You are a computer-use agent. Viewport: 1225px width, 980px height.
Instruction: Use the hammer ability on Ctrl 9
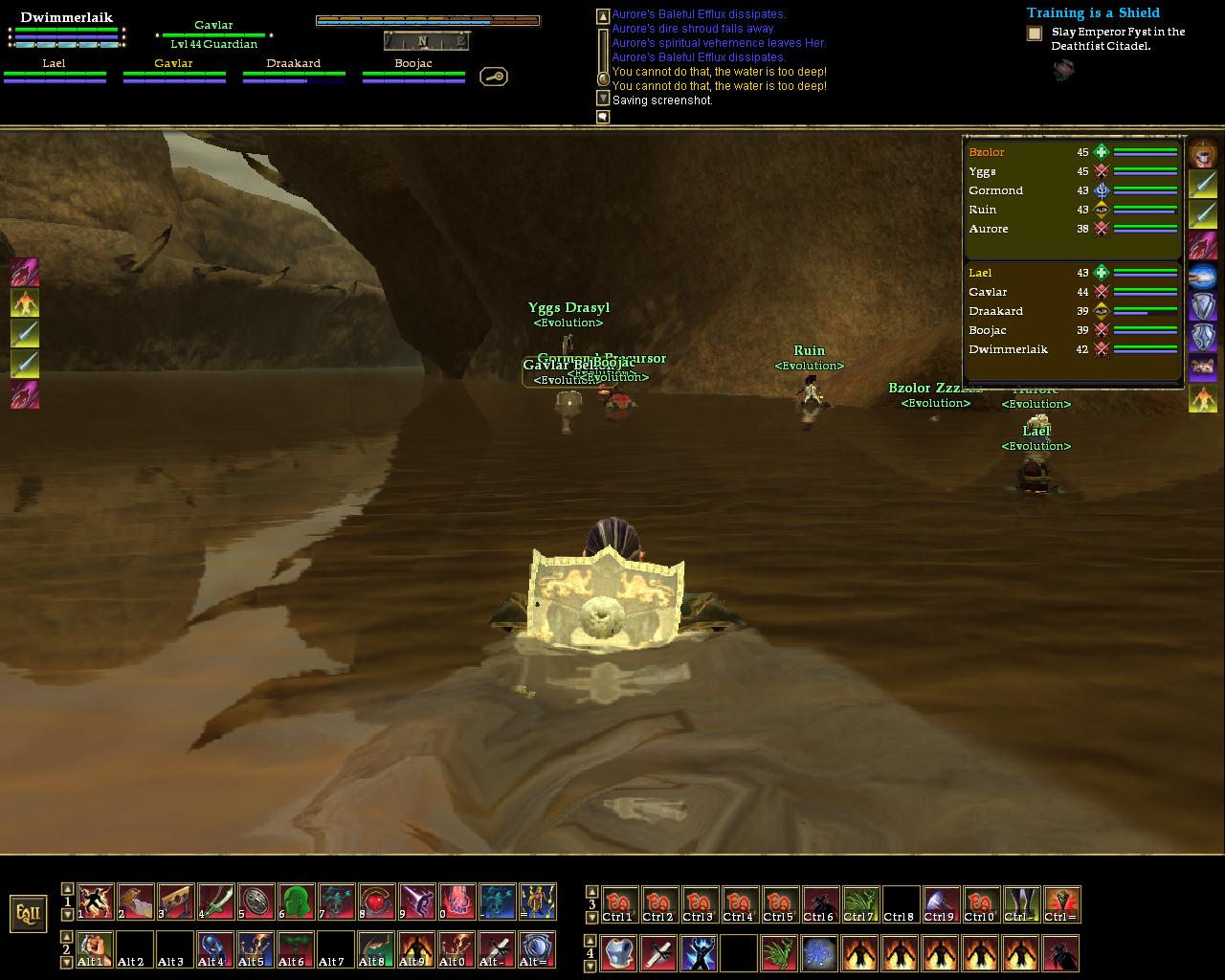click(941, 903)
